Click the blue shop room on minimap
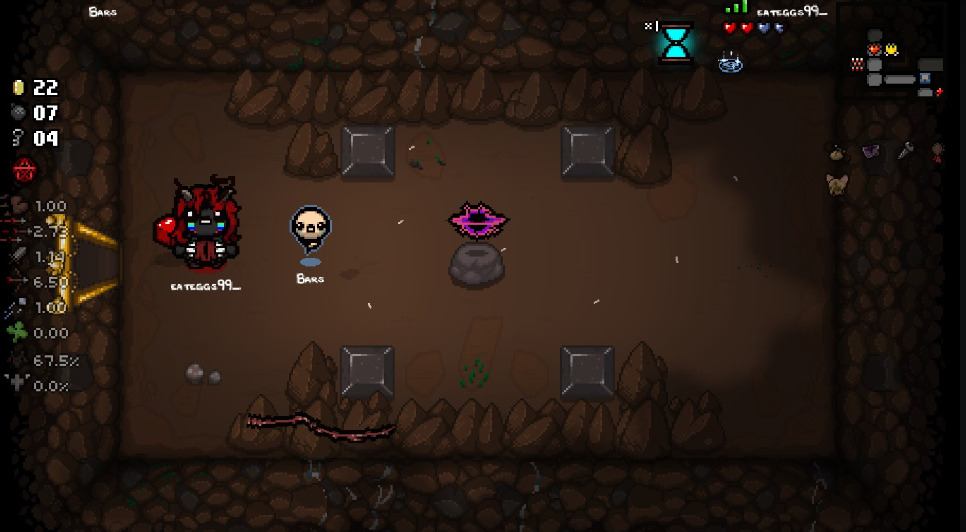The image size is (966, 532). coord(925,78)
